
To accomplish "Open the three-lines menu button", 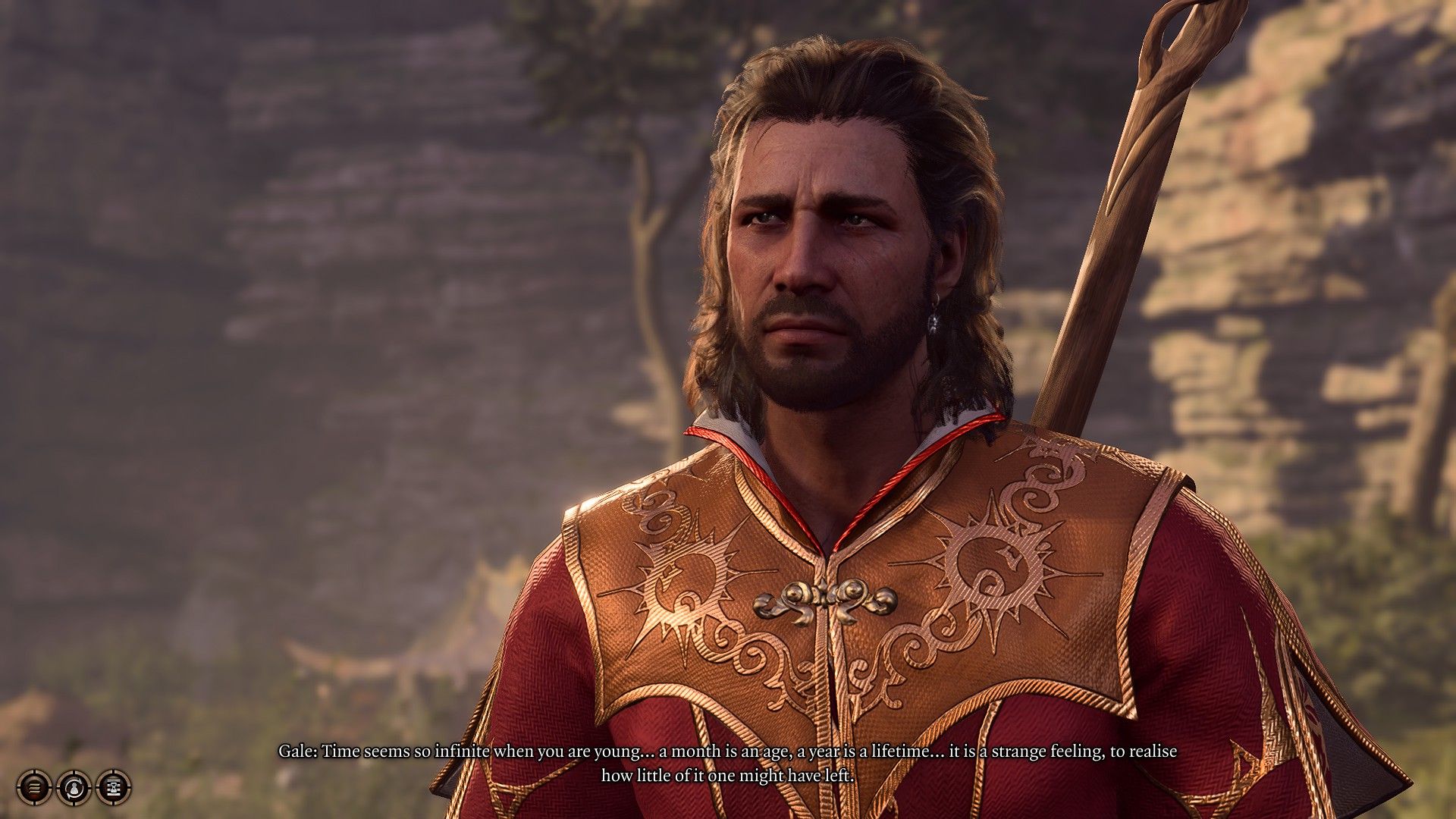I will [x=34, y=788].
